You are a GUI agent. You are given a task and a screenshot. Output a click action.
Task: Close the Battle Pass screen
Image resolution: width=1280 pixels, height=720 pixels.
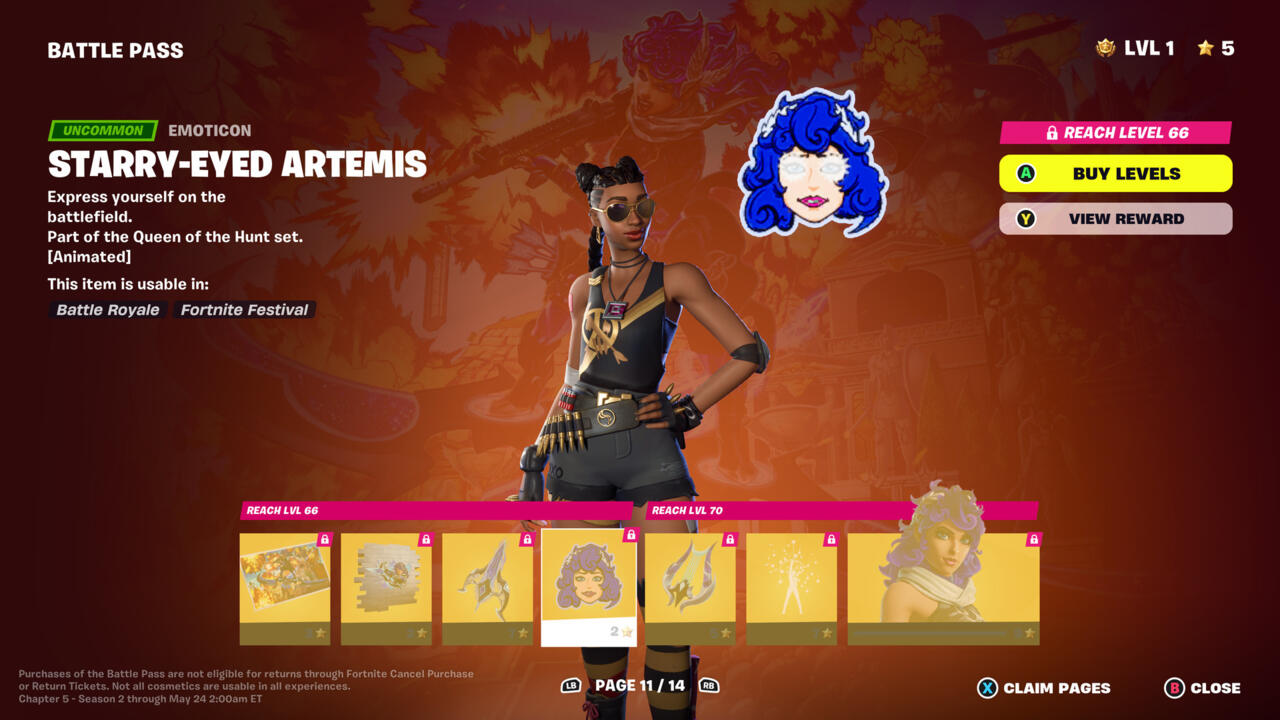pos(1202,688)
